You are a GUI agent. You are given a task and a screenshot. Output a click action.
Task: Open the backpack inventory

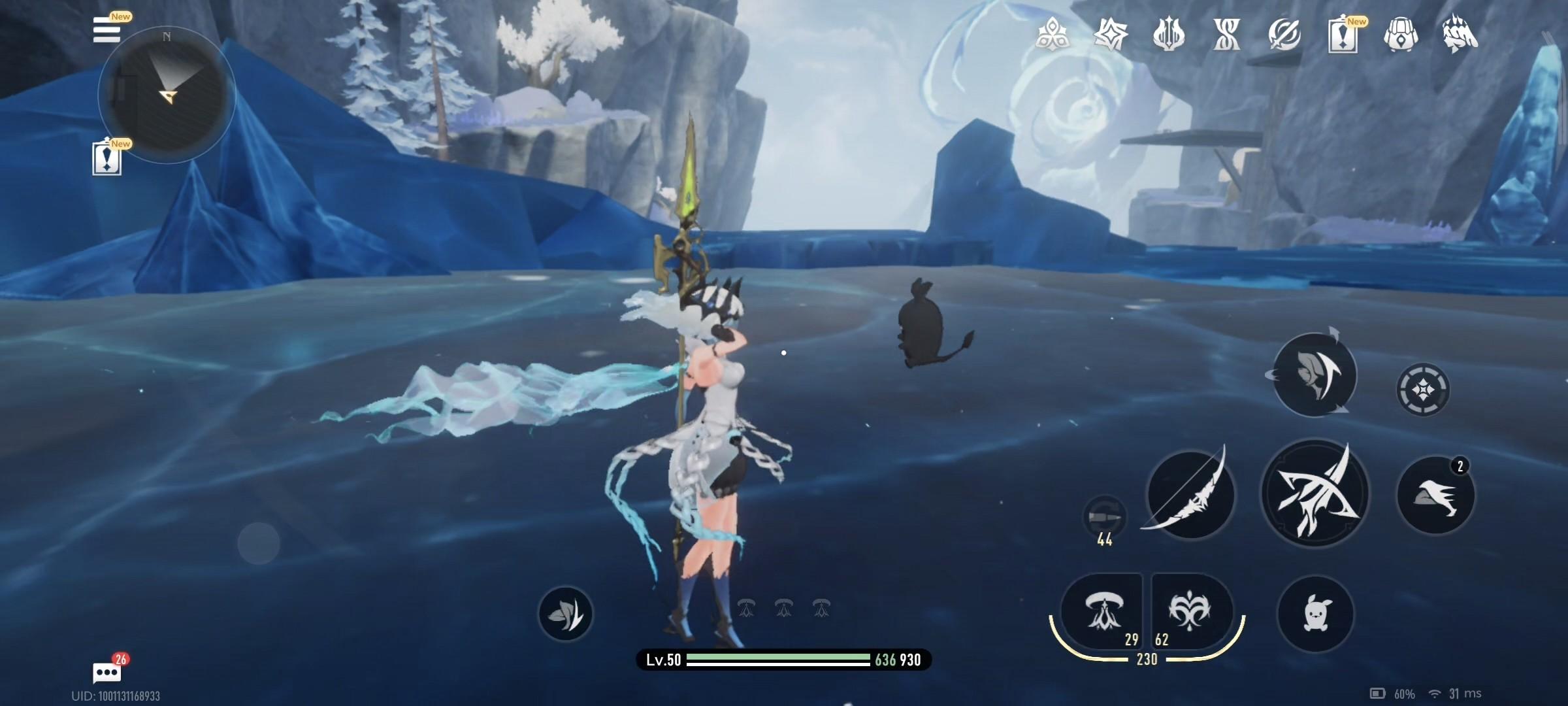[x=1400, y=34]
